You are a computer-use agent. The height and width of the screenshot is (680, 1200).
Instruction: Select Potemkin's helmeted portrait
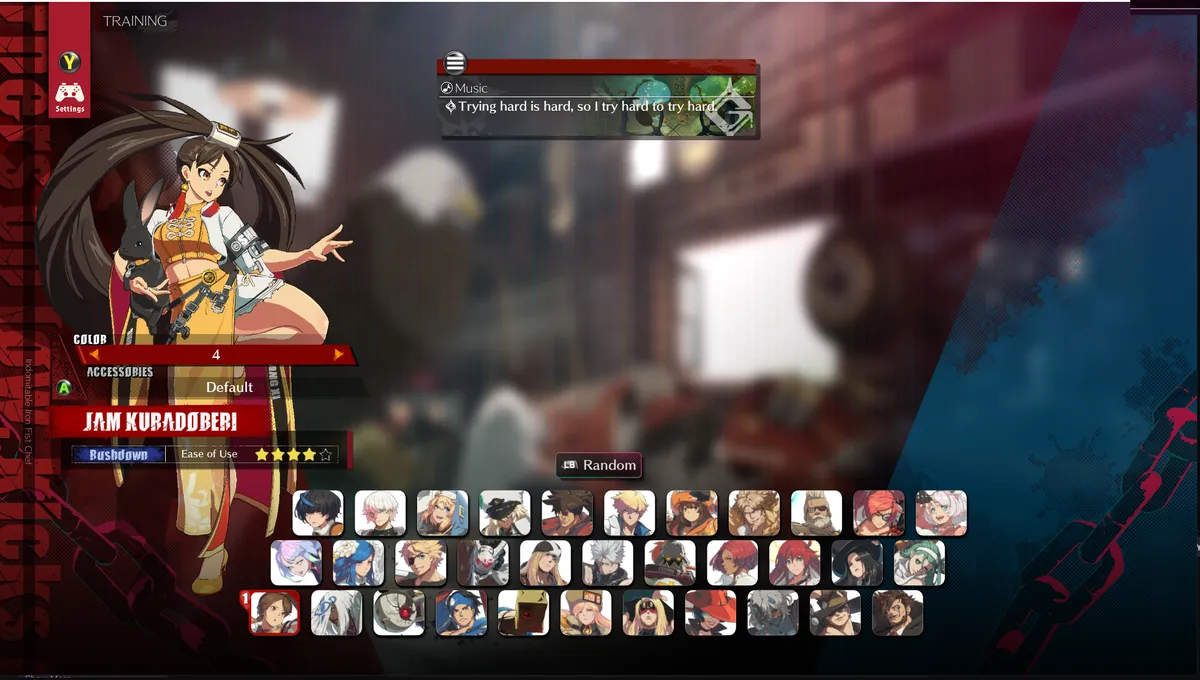pyautogui.click(x=669, y=563)
